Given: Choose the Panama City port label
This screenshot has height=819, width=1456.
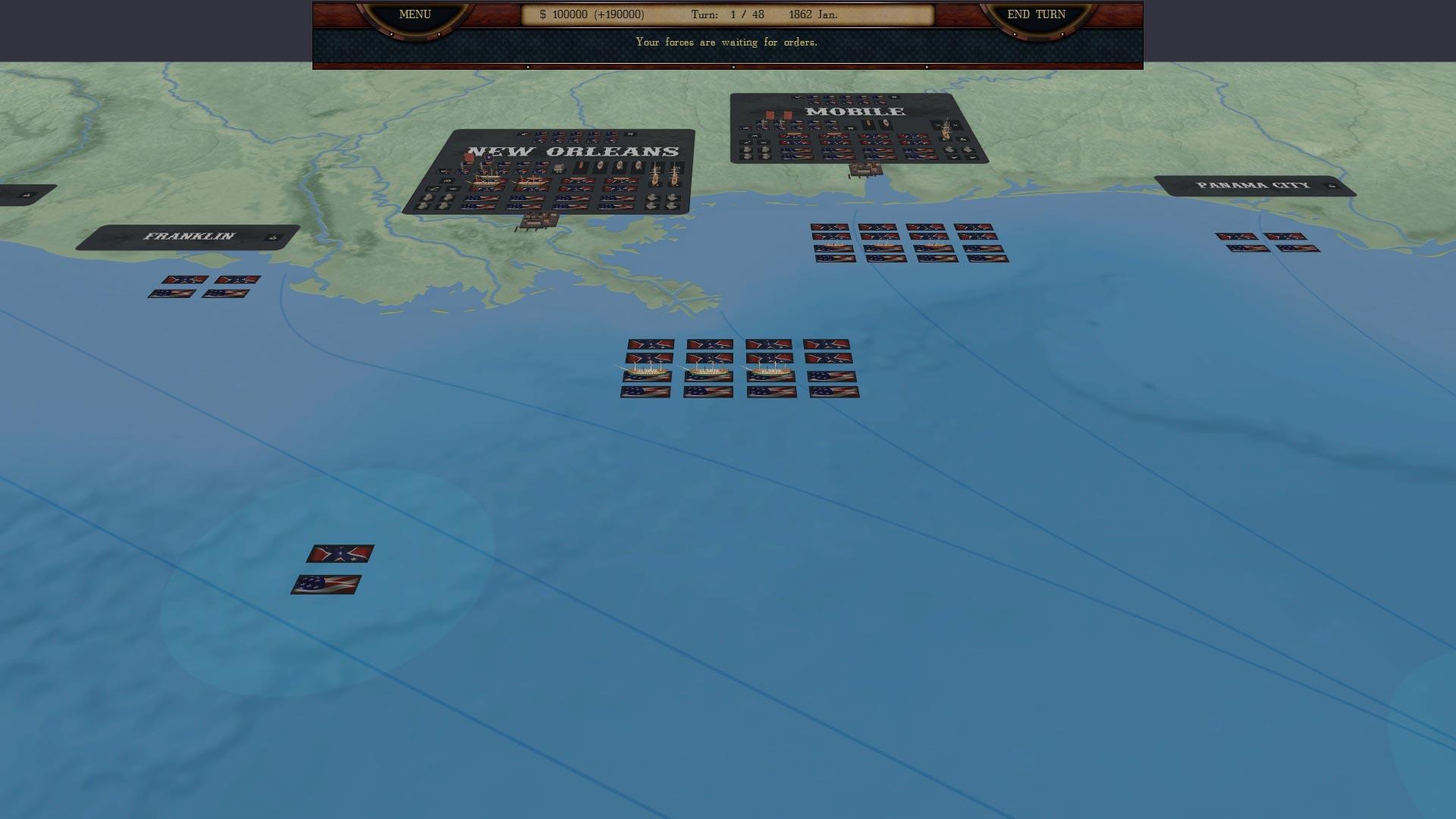Looking at the screenshot, I should tap(1253, 186).
